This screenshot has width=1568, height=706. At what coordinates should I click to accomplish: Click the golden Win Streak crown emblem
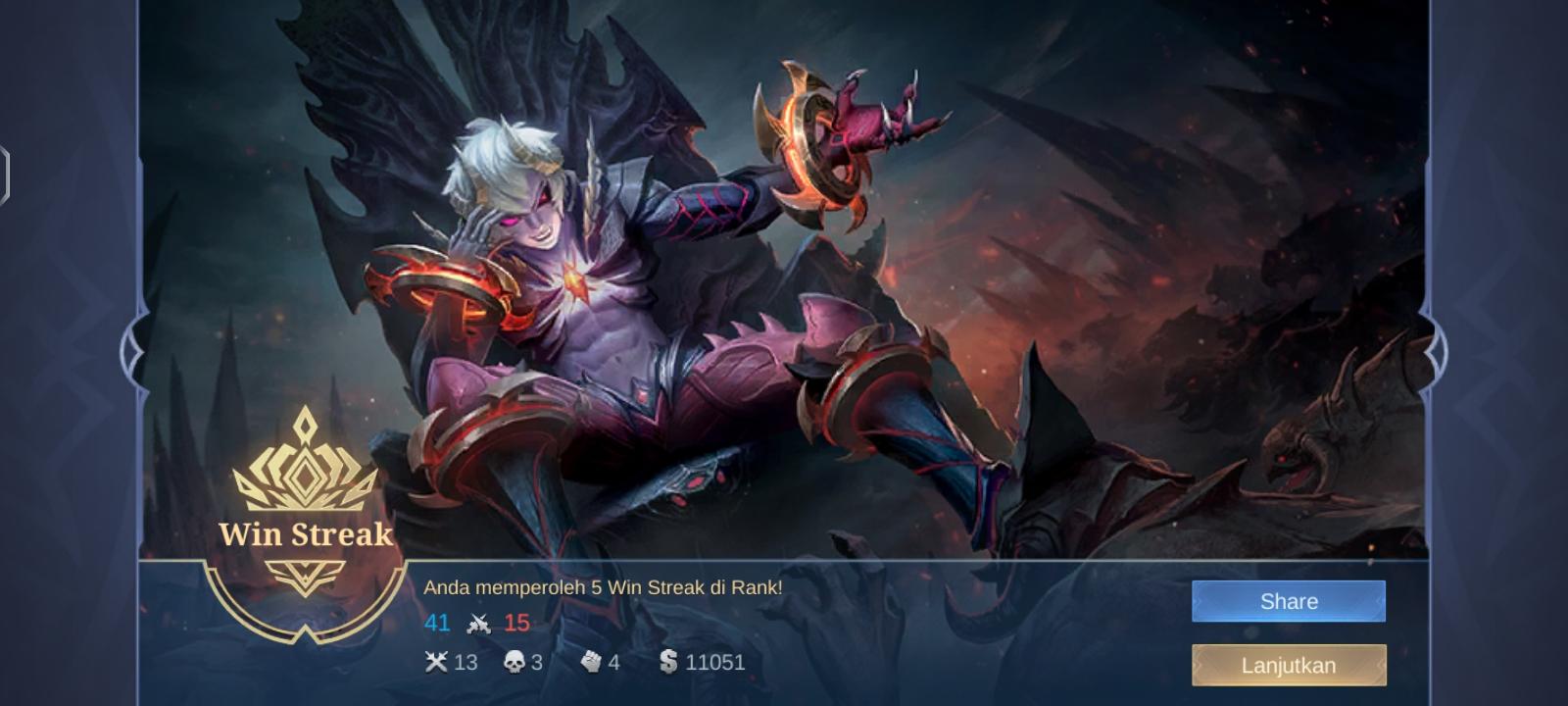(308, 461)
